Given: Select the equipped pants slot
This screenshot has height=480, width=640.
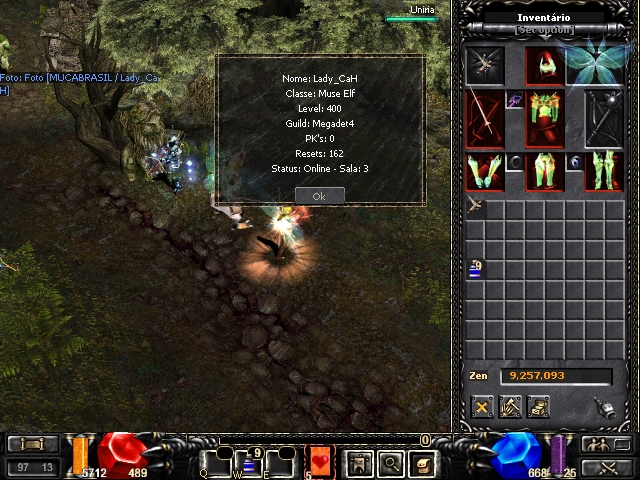Looking at the screenshot, I should (x=545, y=171).
